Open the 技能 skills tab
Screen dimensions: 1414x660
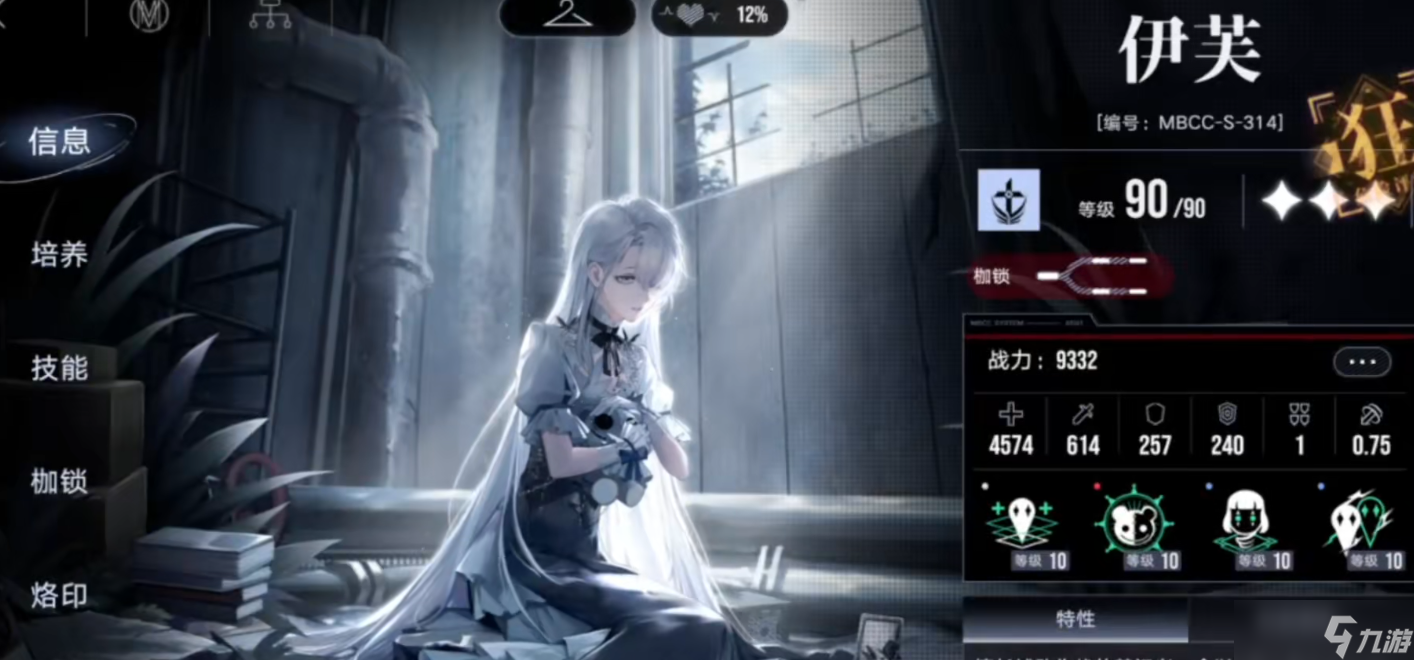tap(60, 368)
